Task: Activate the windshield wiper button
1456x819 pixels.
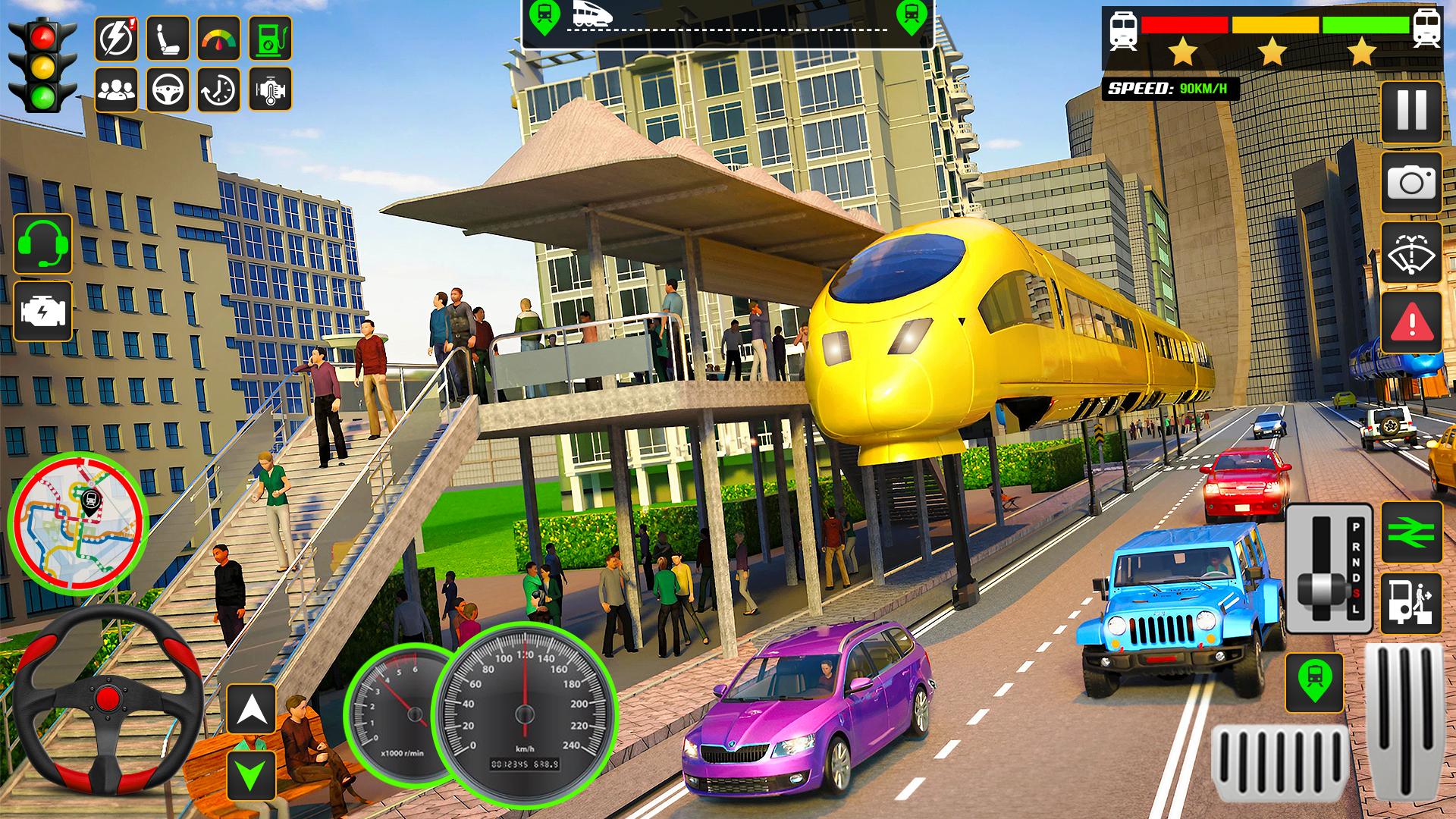Action: tap(1411, 253)
